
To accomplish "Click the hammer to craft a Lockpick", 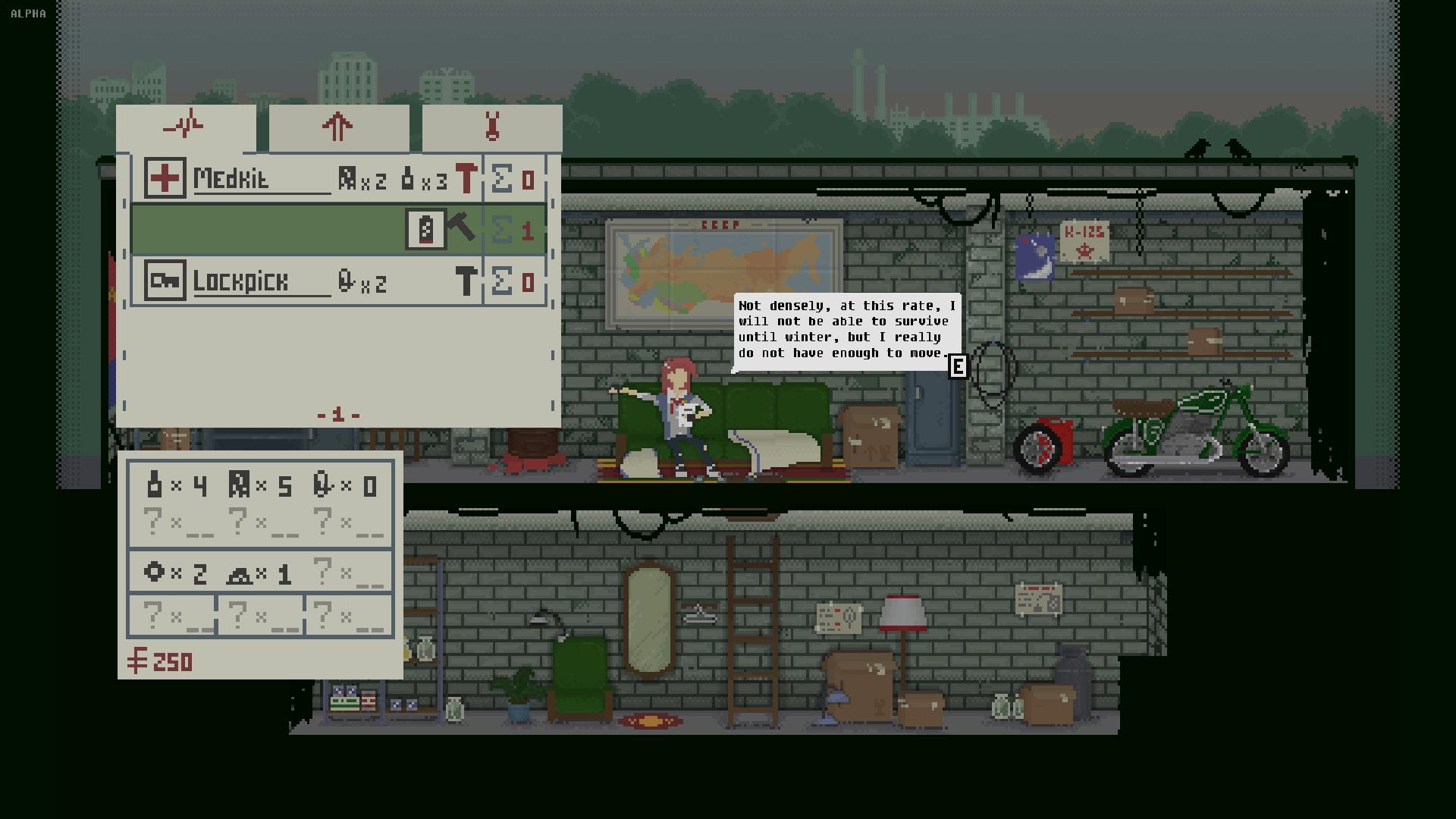I will coord(466,281).
